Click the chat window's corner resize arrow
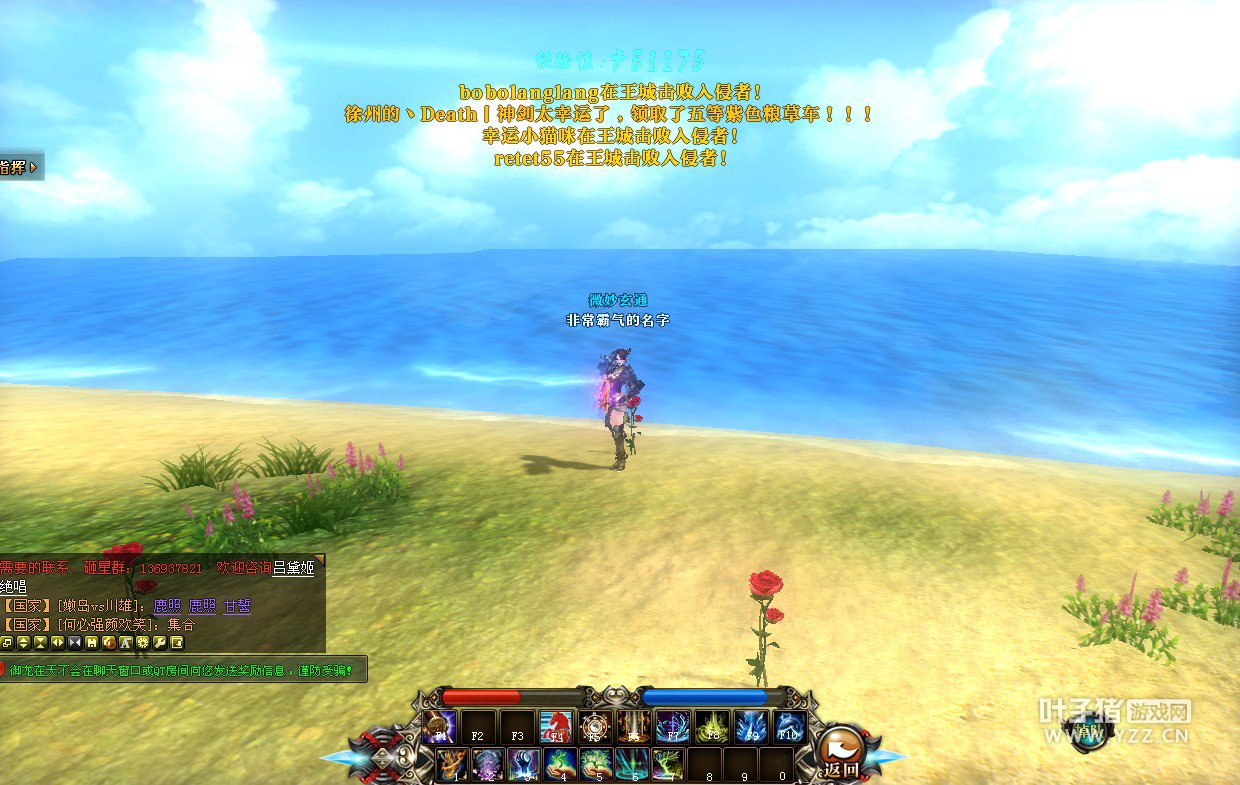This screenshot has width=1240, height=785. [319, 560]
